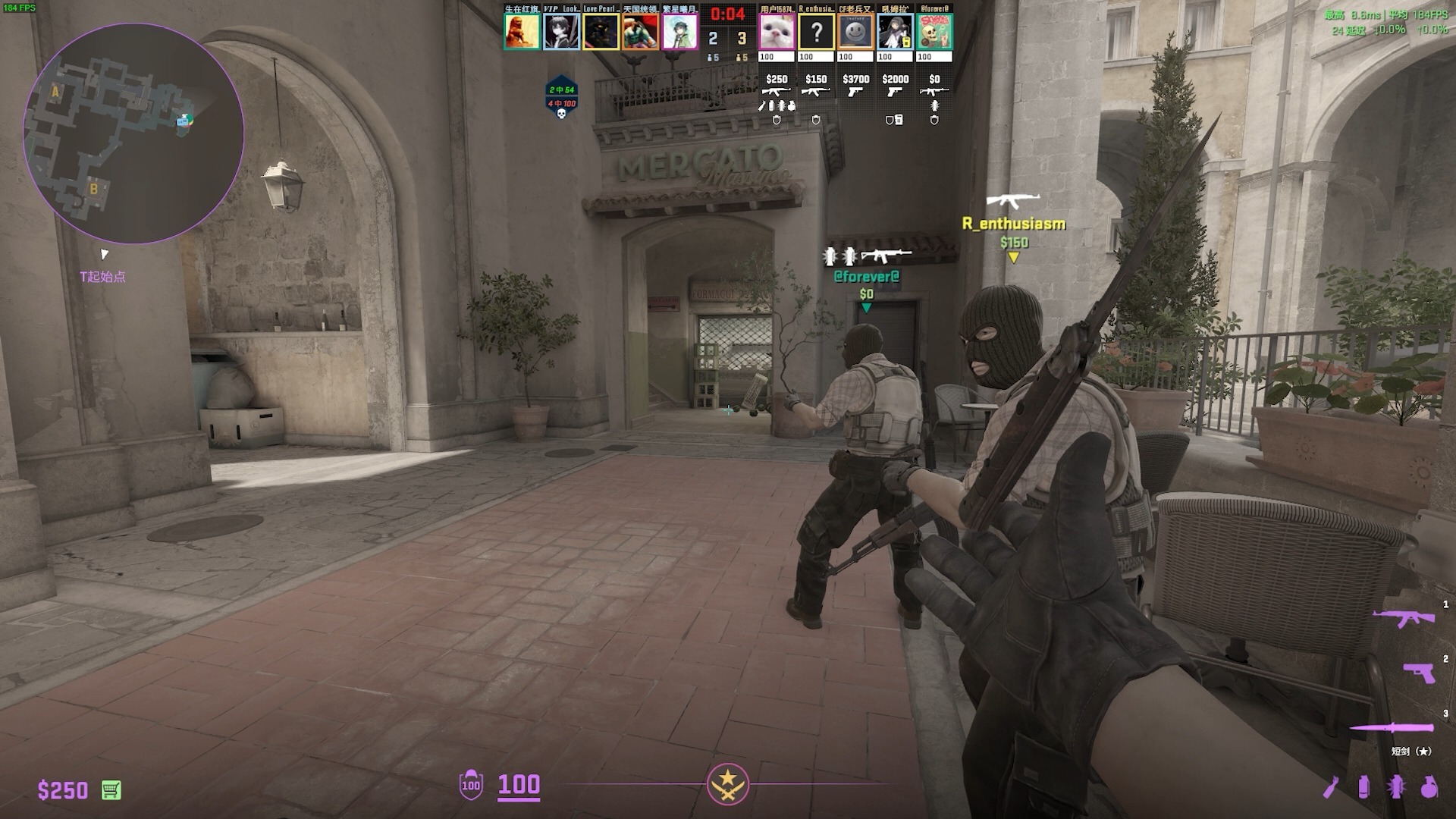Image resolution: width=1456 pixels, height=819 pixels.
Task: Select the question mark avatar of R_enthusiasm
Action: point(816,33)
